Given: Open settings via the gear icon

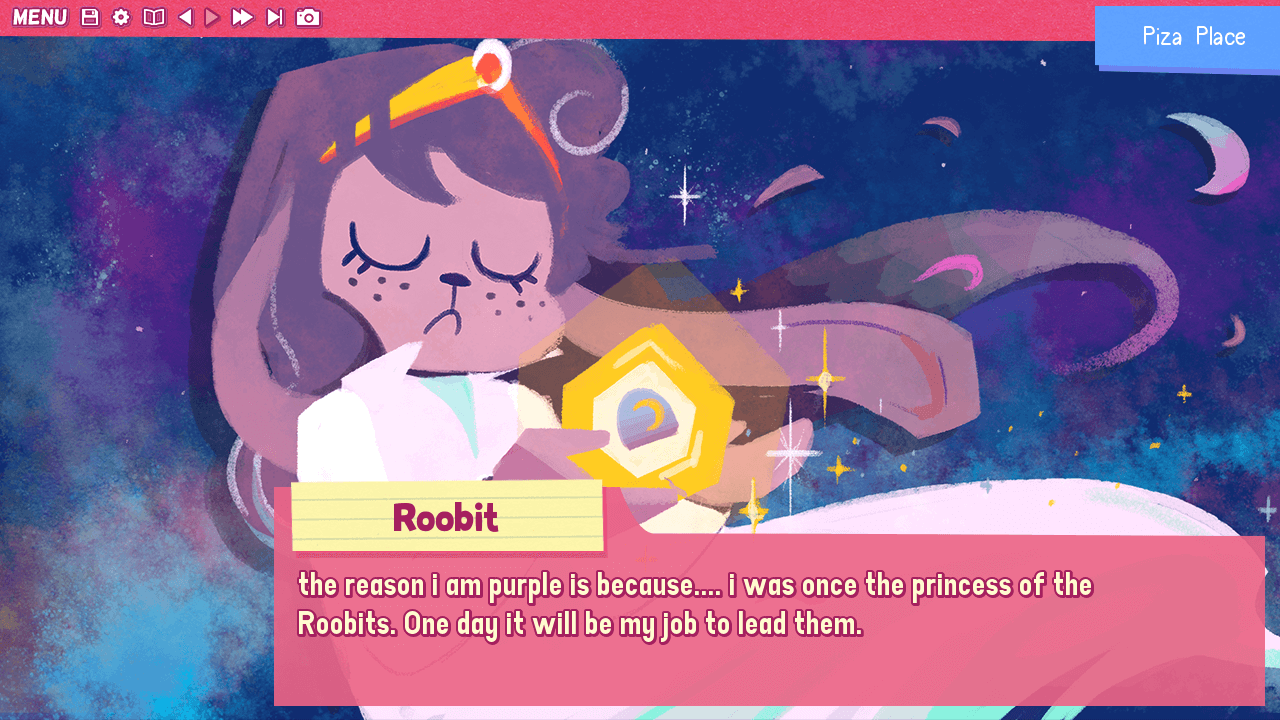Looking at the screenshot, I should 120,17.
